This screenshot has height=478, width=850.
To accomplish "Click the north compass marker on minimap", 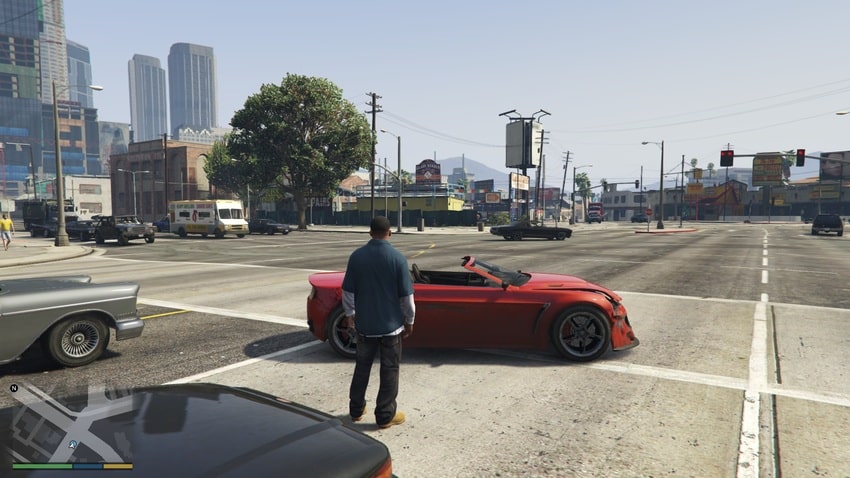I will (14, 387).
